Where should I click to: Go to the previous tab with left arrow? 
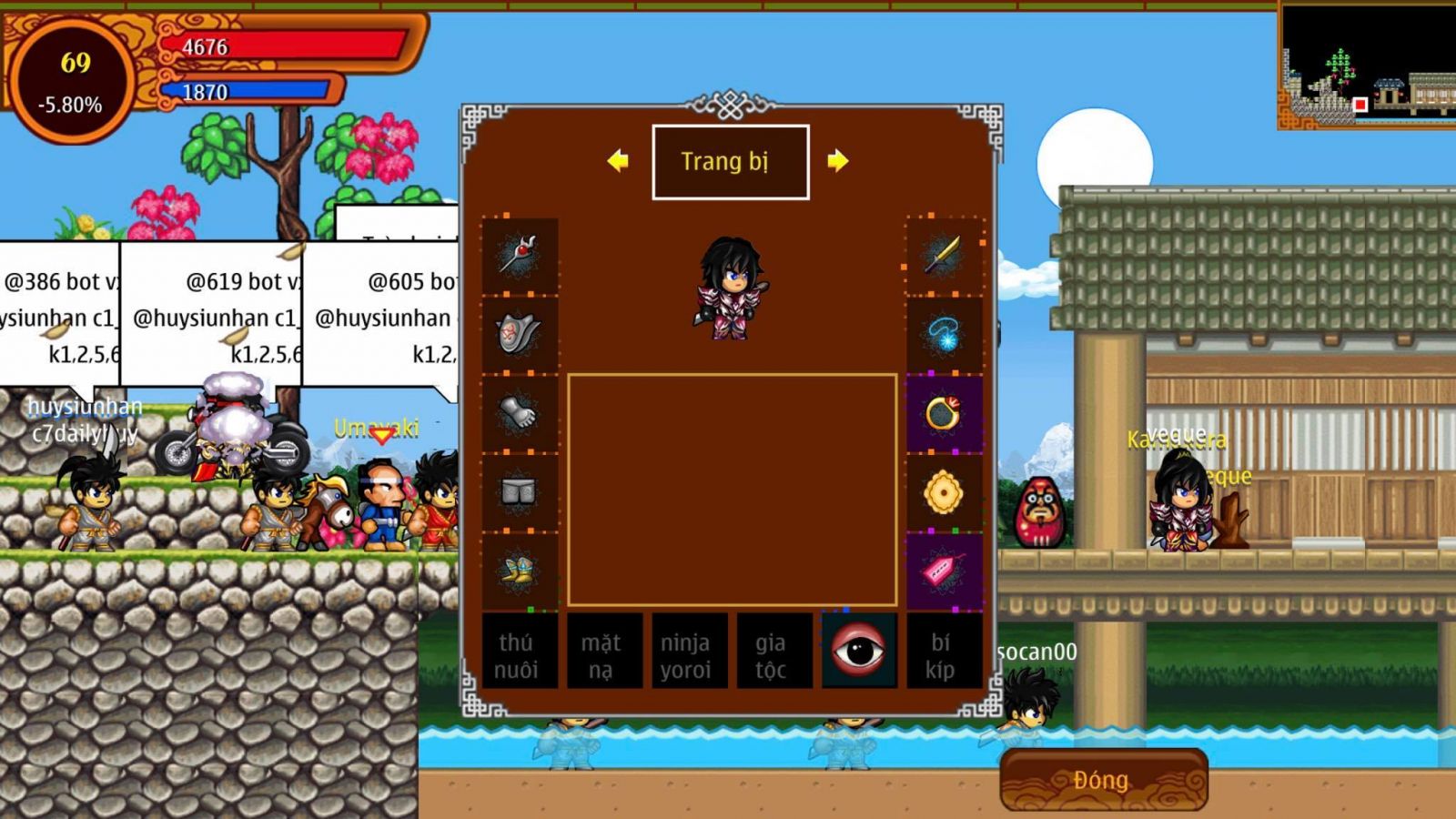click(618, 161)
